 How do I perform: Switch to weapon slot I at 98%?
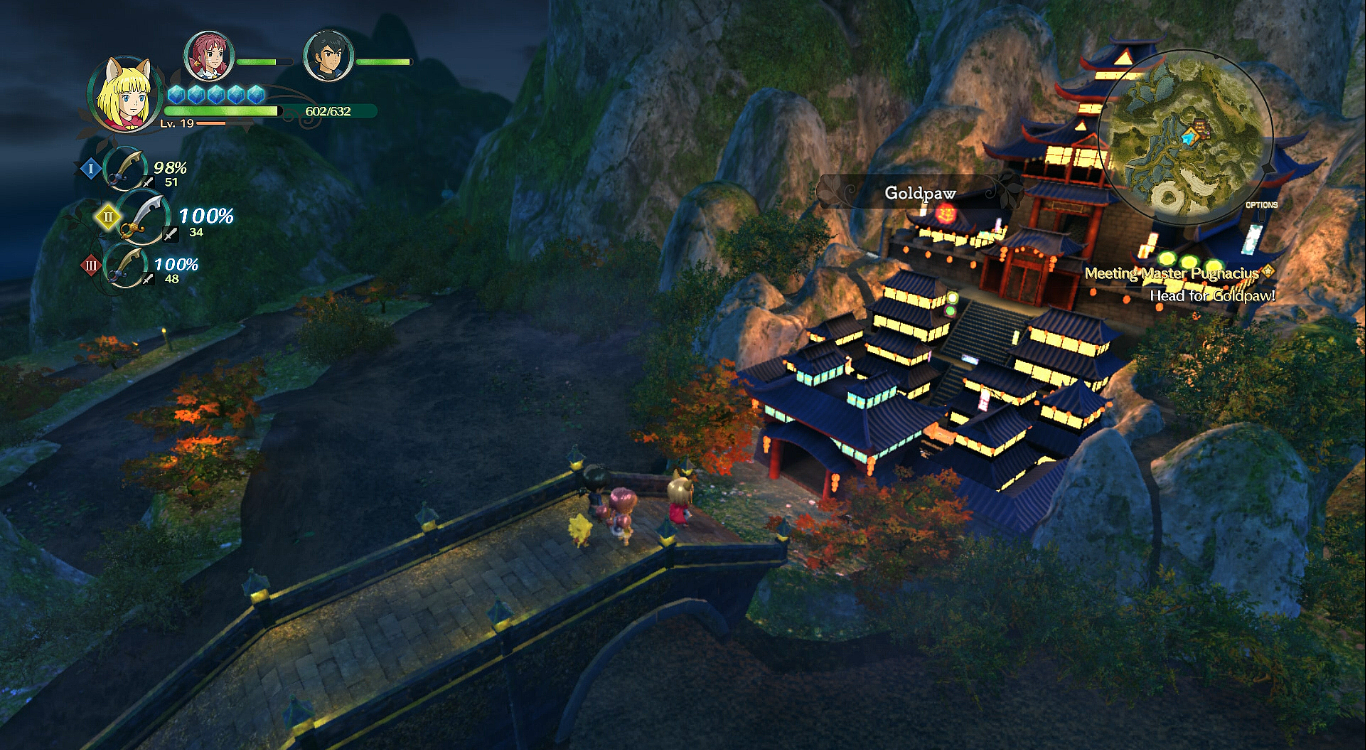[126, 169]
